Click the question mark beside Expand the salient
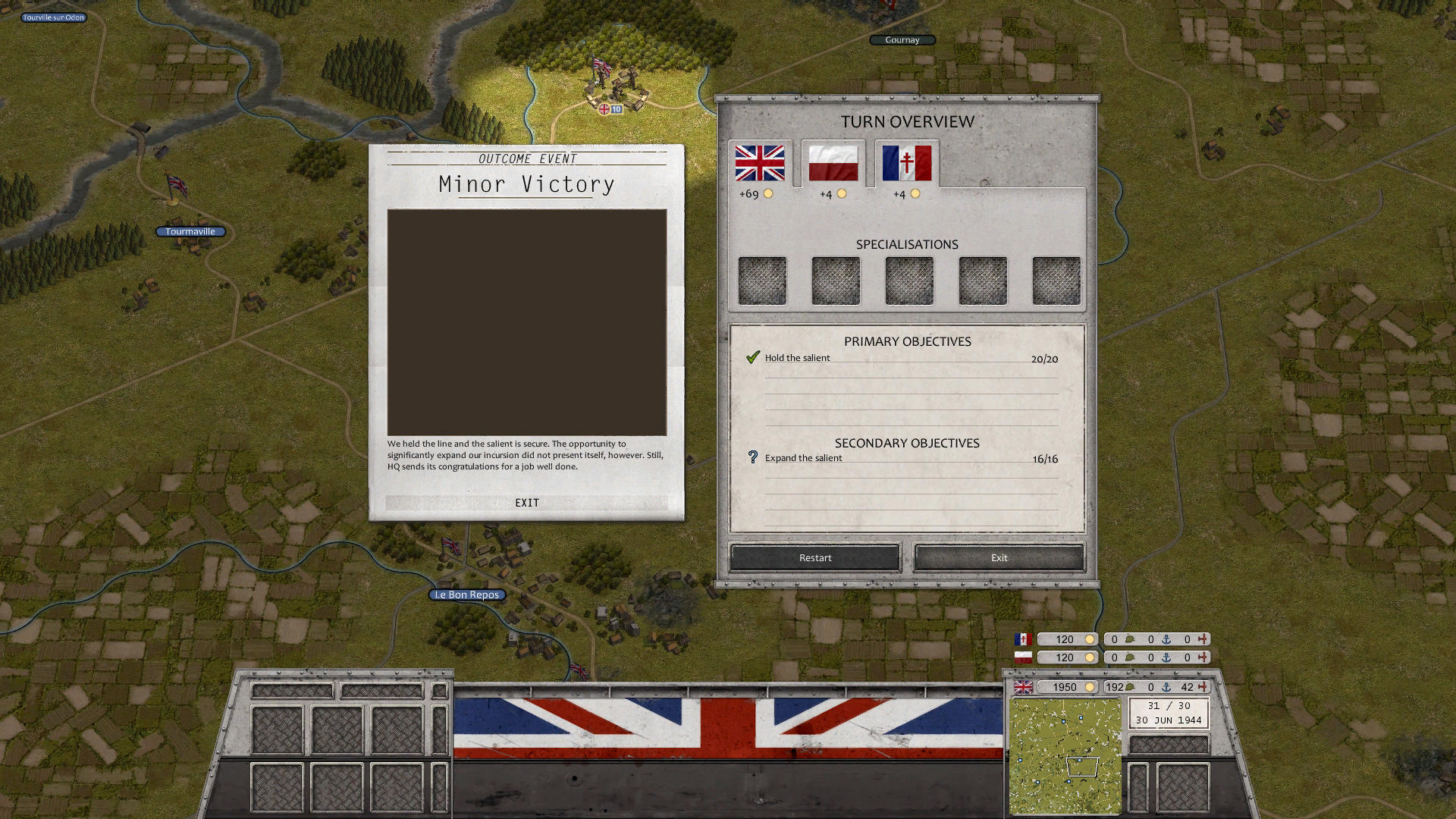Screen dimensions: 1456x819 tap(752, 457)
